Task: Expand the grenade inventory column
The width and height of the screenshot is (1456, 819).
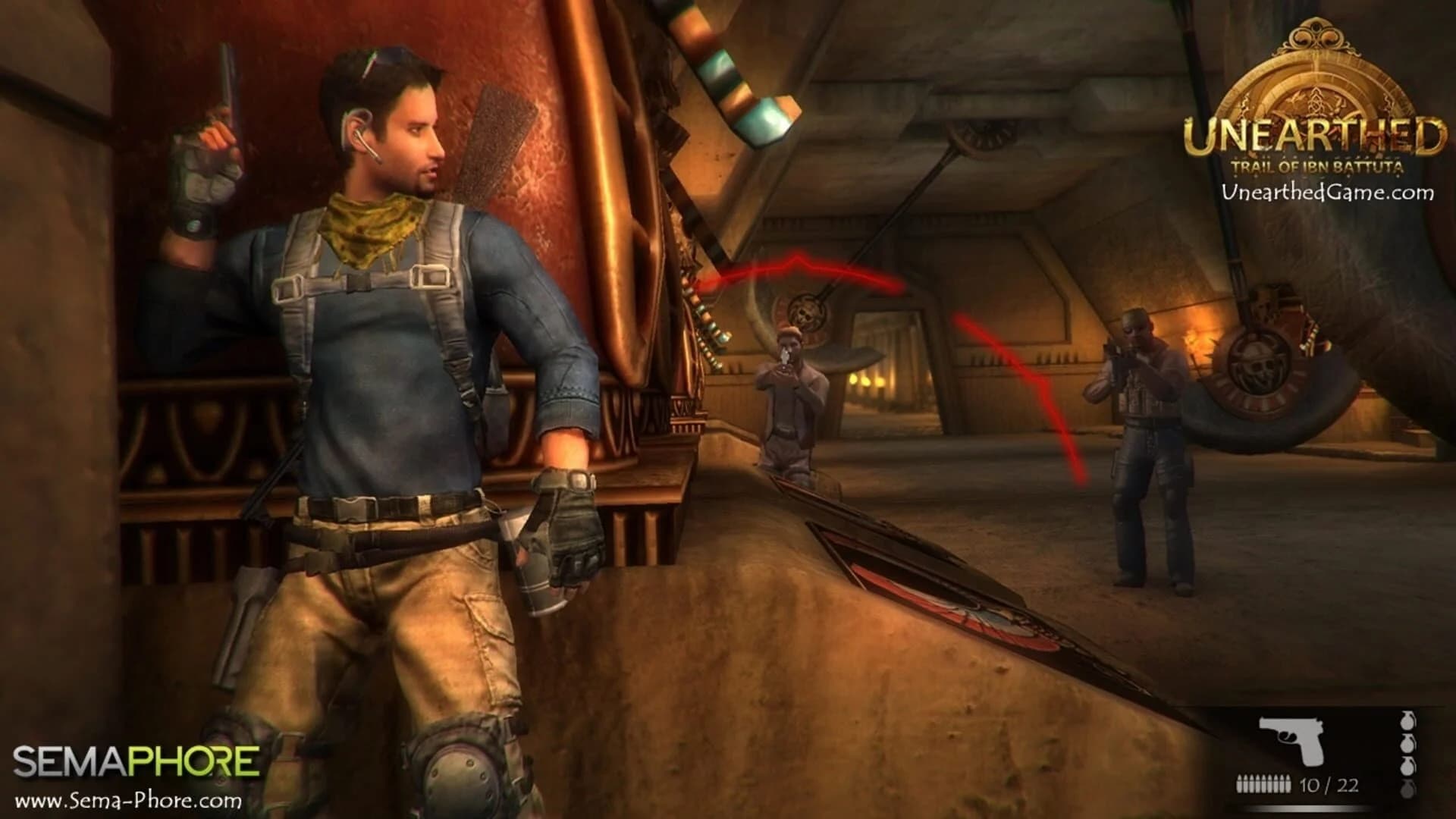Action: point(1407,755)
